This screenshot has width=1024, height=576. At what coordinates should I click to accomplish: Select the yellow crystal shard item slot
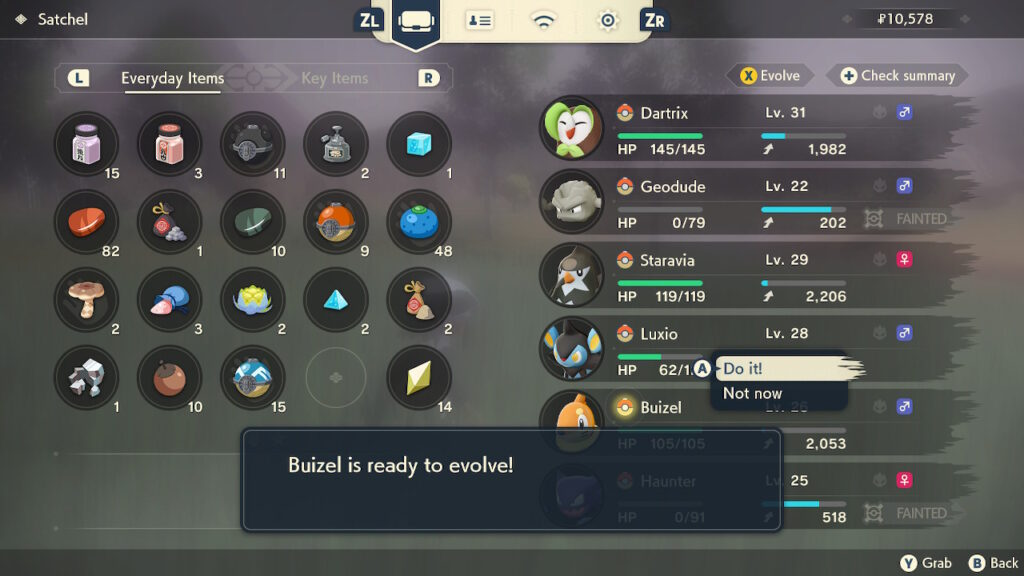point(419,378)
